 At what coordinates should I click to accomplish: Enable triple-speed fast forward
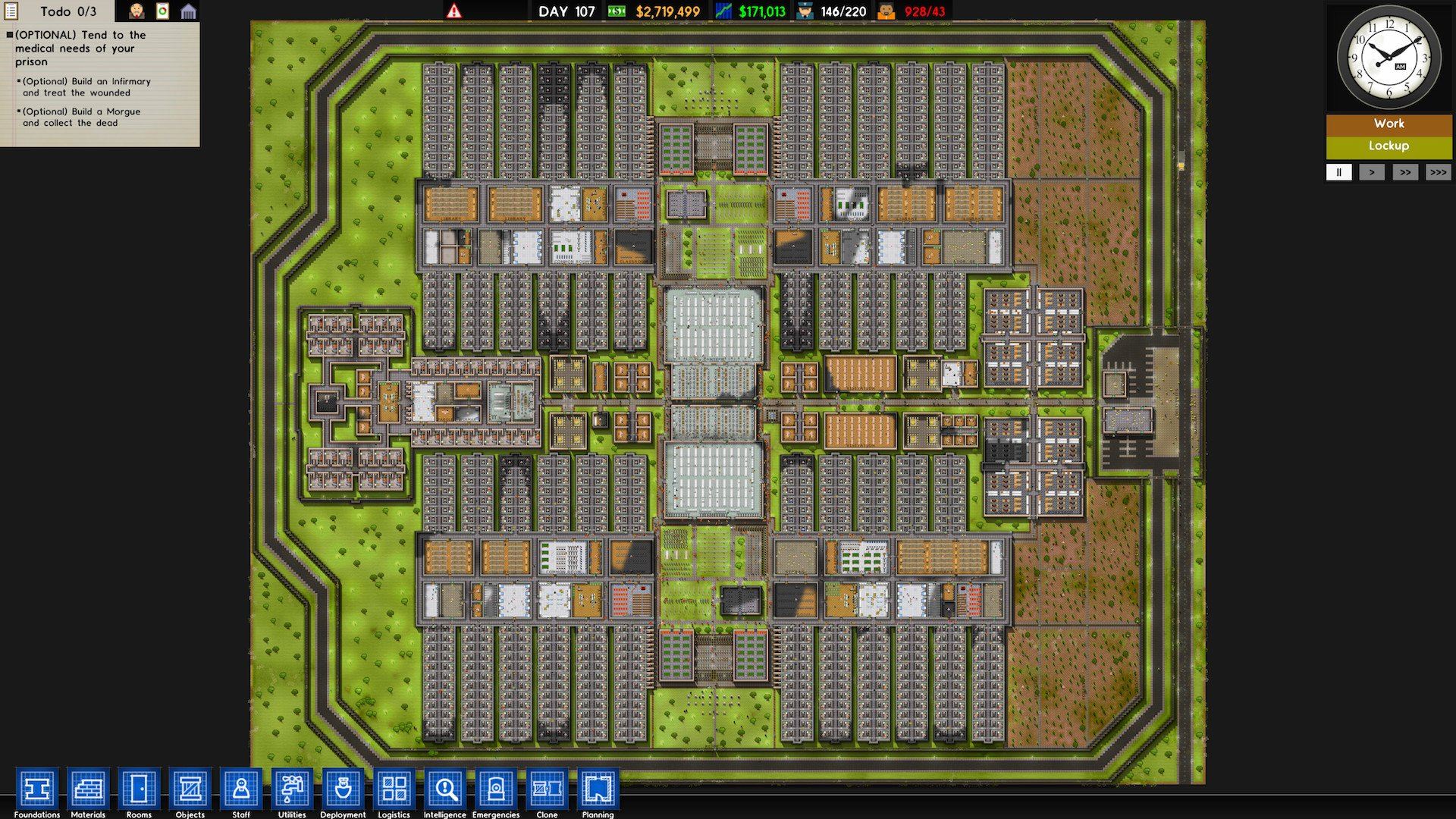coord(1439,172)
